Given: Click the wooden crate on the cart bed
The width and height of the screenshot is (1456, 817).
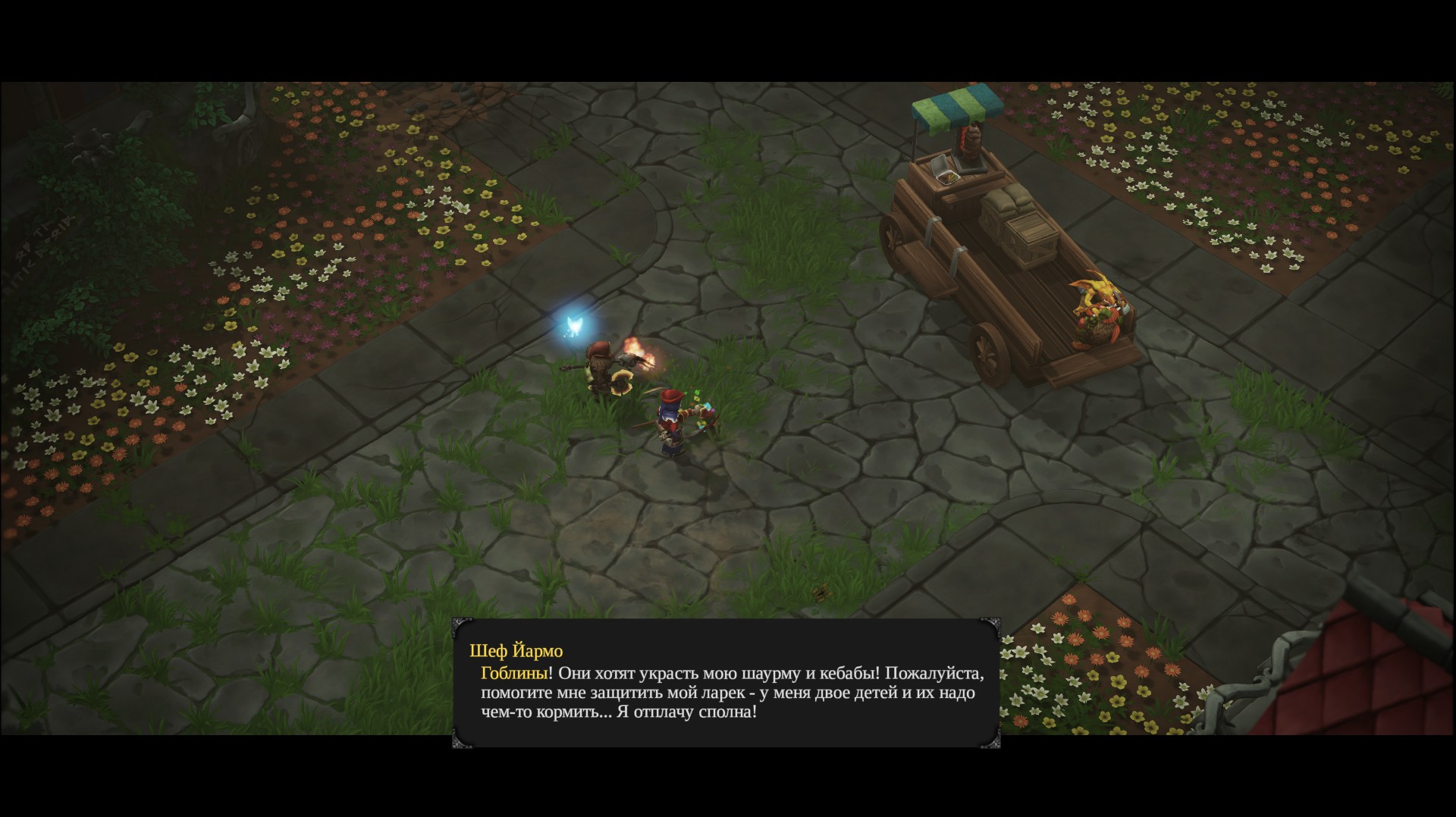Looking at the screenshot, I should (x=1031, y=227).
